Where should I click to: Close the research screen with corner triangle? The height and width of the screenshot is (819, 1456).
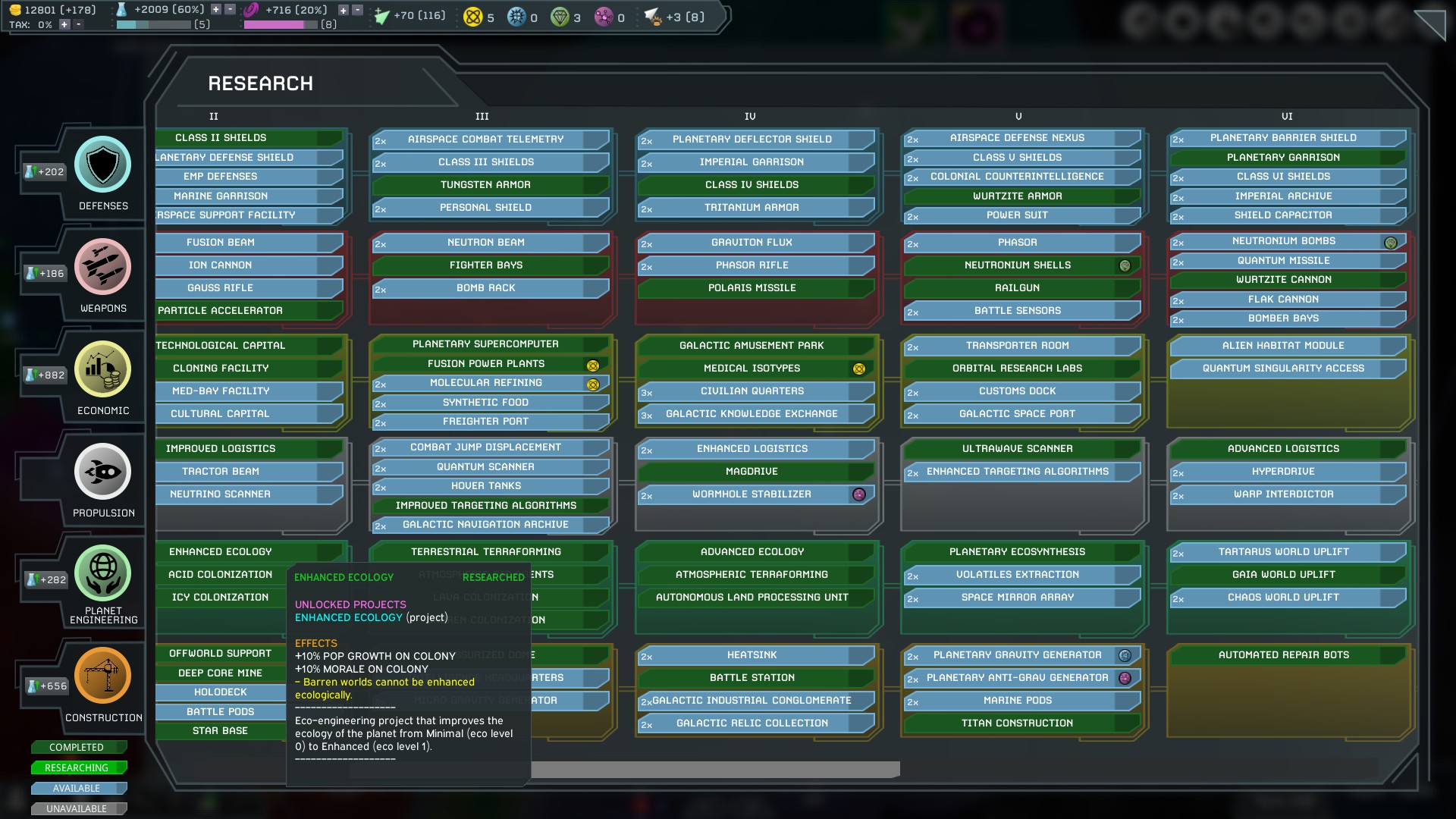coord(1432,23)
